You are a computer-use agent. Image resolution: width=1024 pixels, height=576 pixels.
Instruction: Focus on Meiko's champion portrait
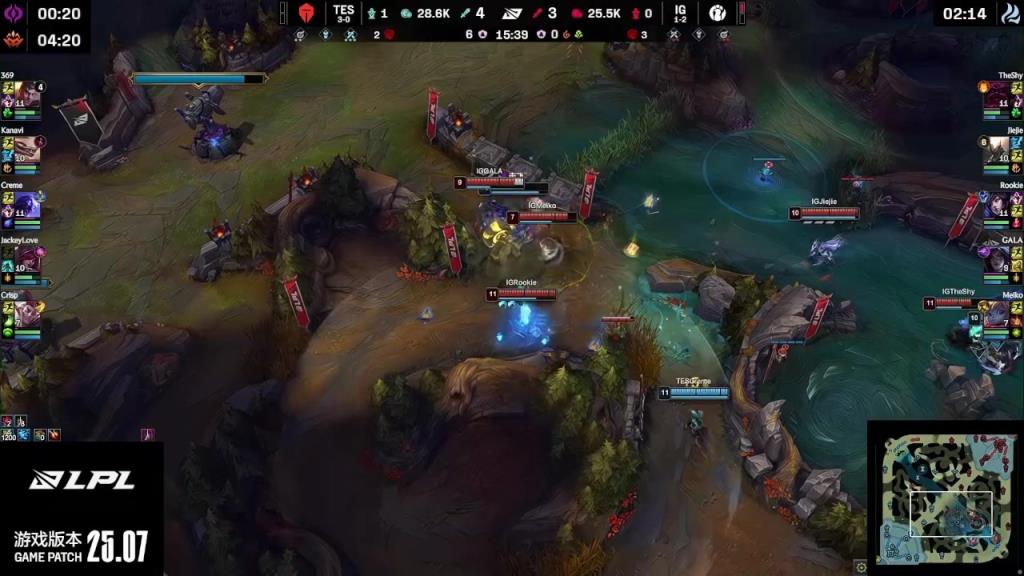point(997,315)
